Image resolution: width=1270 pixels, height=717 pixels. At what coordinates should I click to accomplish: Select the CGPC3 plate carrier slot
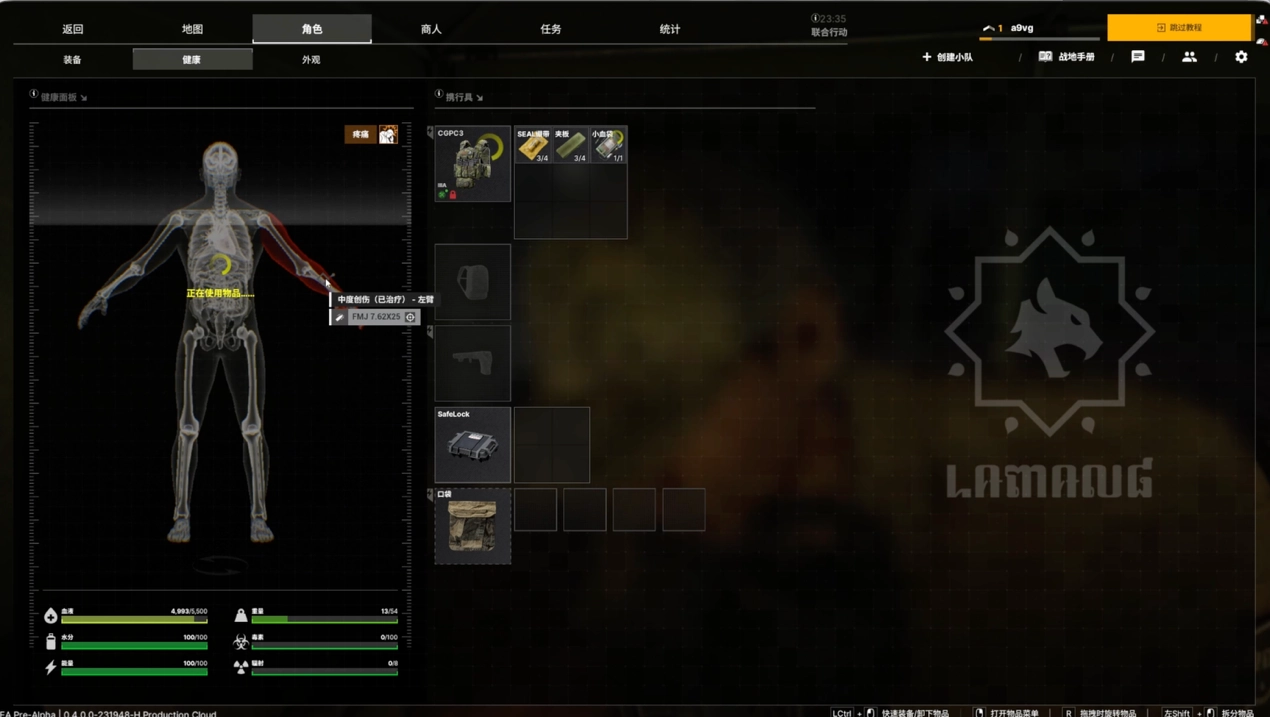pos(473,164)
